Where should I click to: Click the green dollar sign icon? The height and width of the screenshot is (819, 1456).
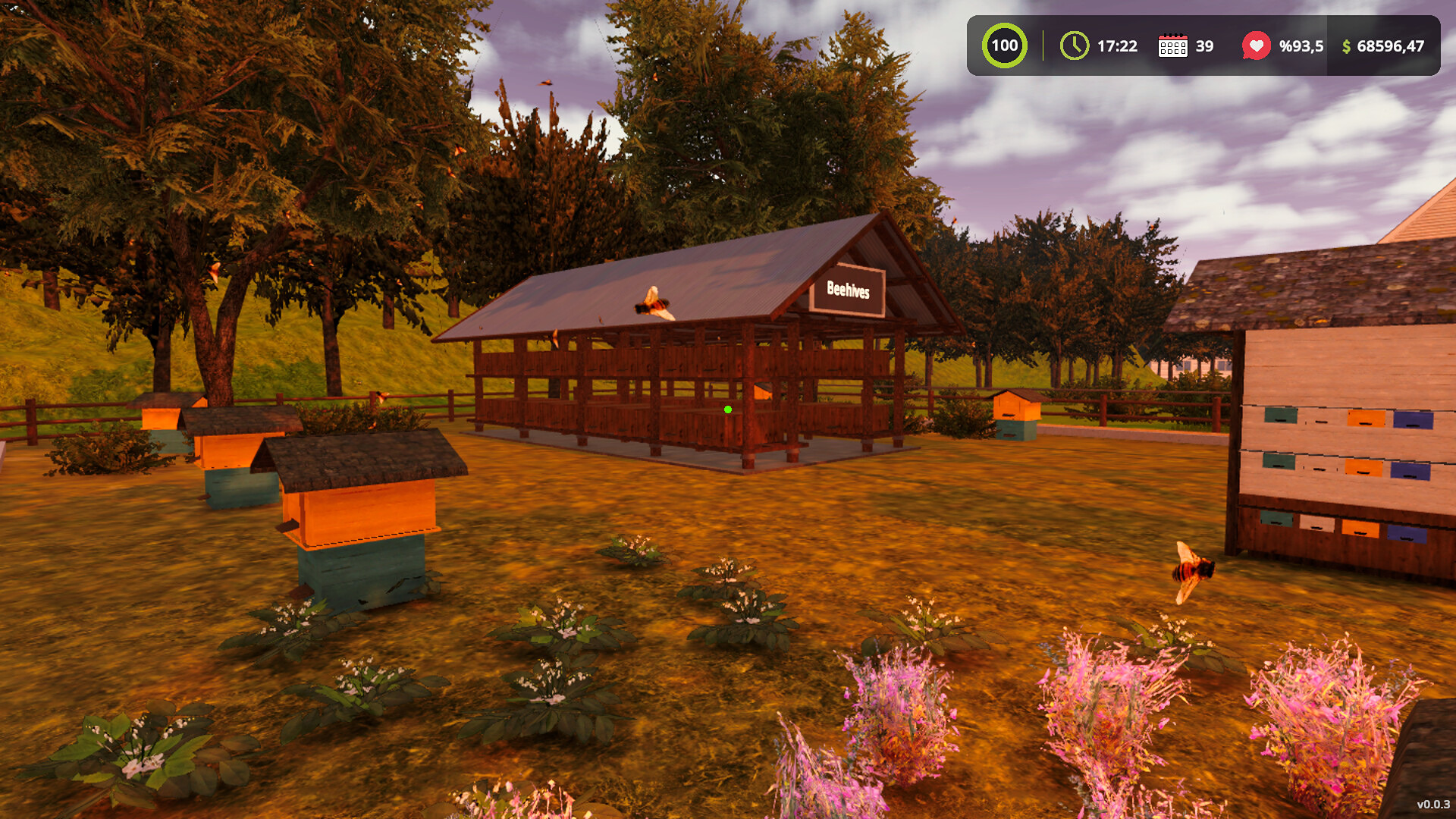[x=1346, y=46]
